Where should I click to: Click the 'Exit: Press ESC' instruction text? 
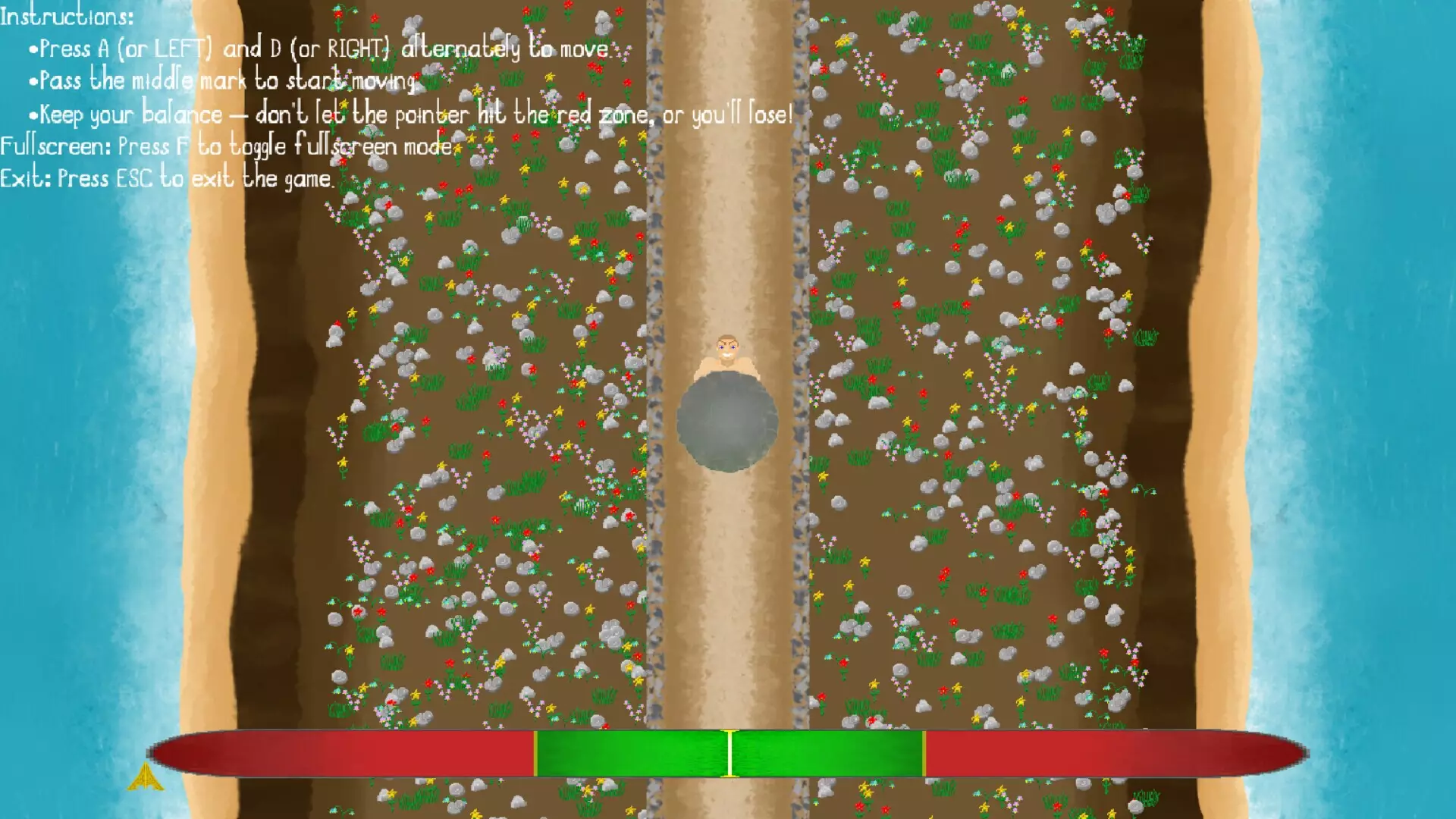[x=167, y=177]
